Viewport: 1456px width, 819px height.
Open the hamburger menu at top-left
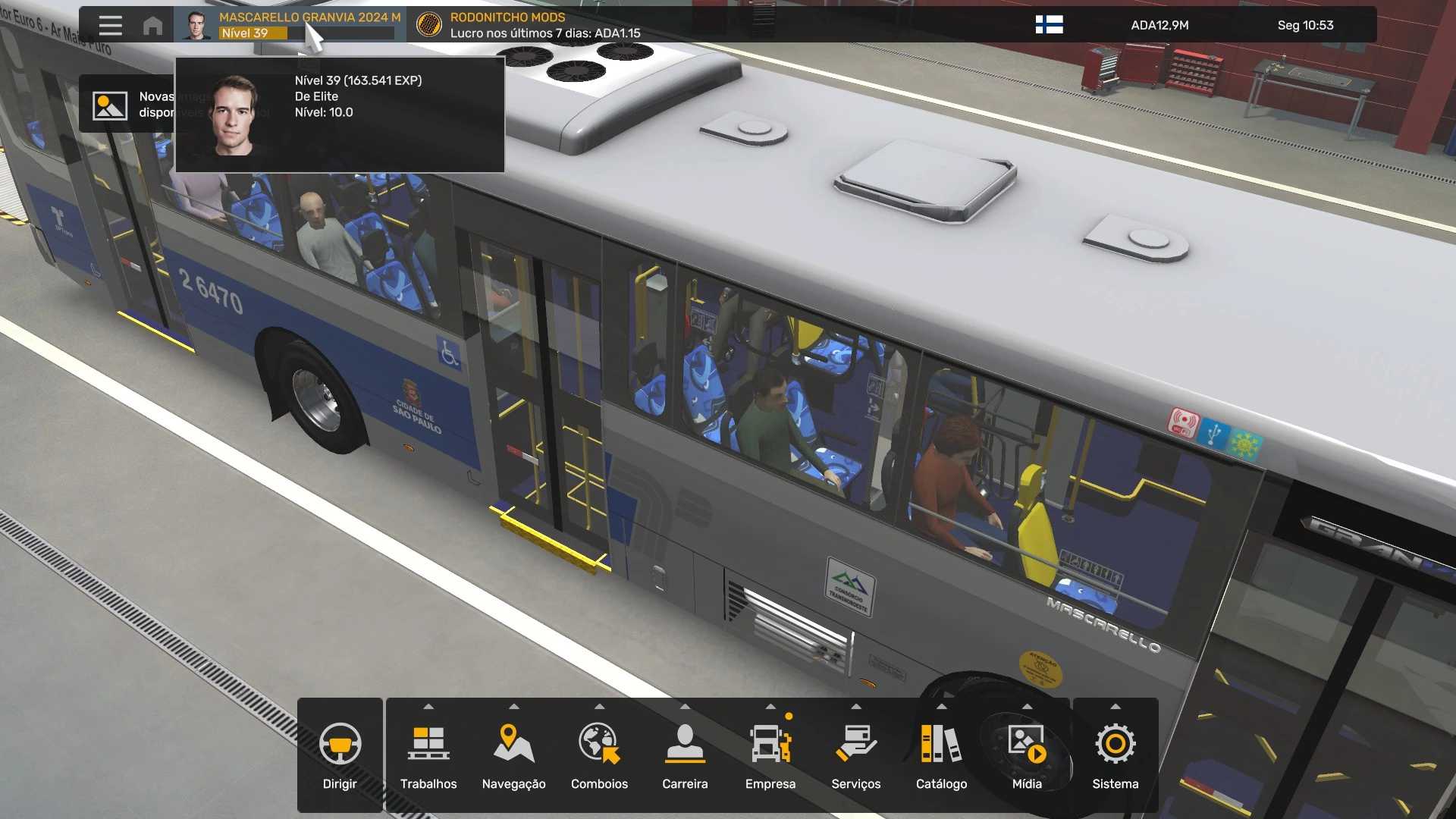[x=110, y=25]
